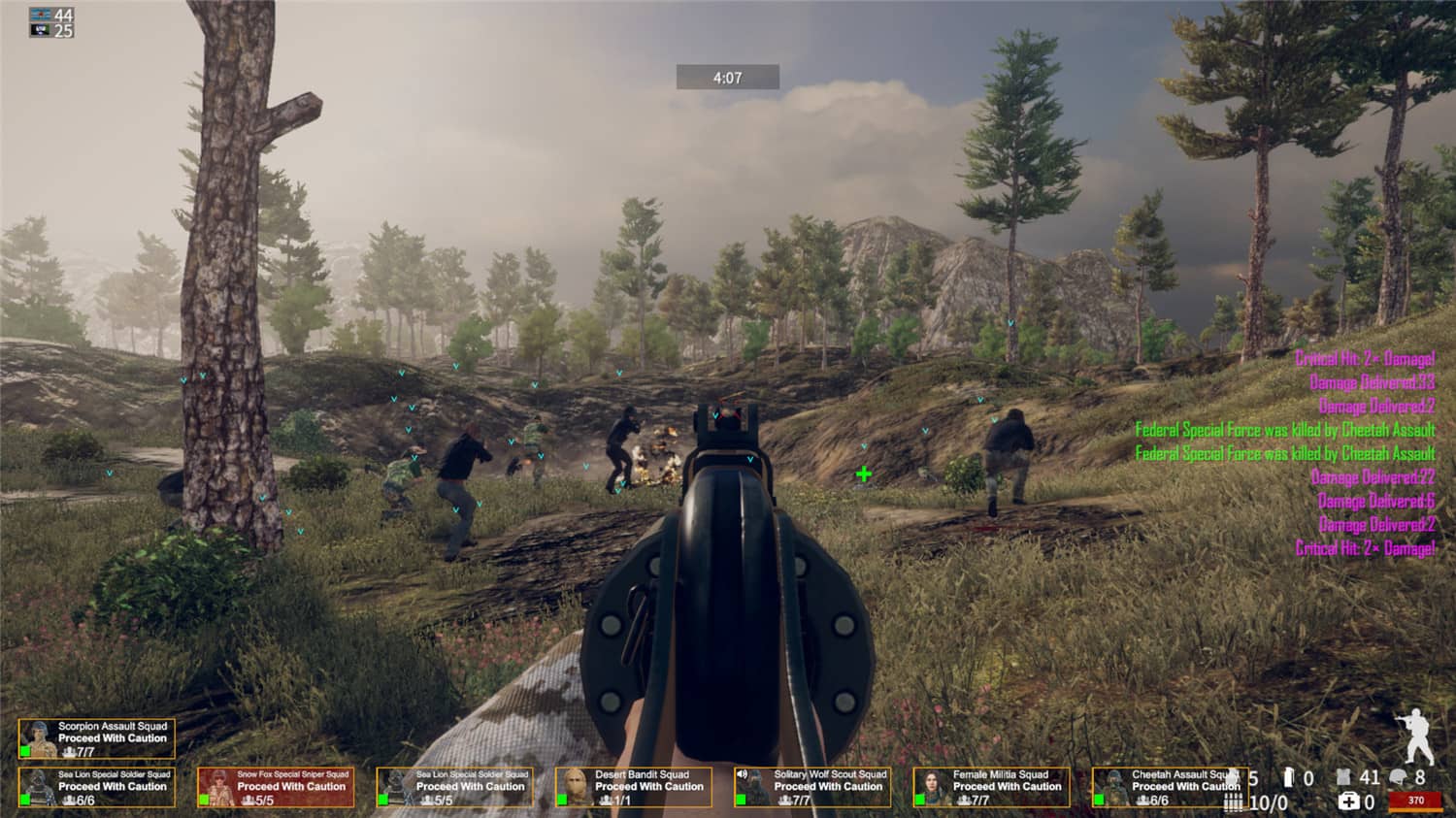Viewport: 1456px width, 818px height.
Task: Click the medkit icon in the inventory bar
Action: (1349, 802)
